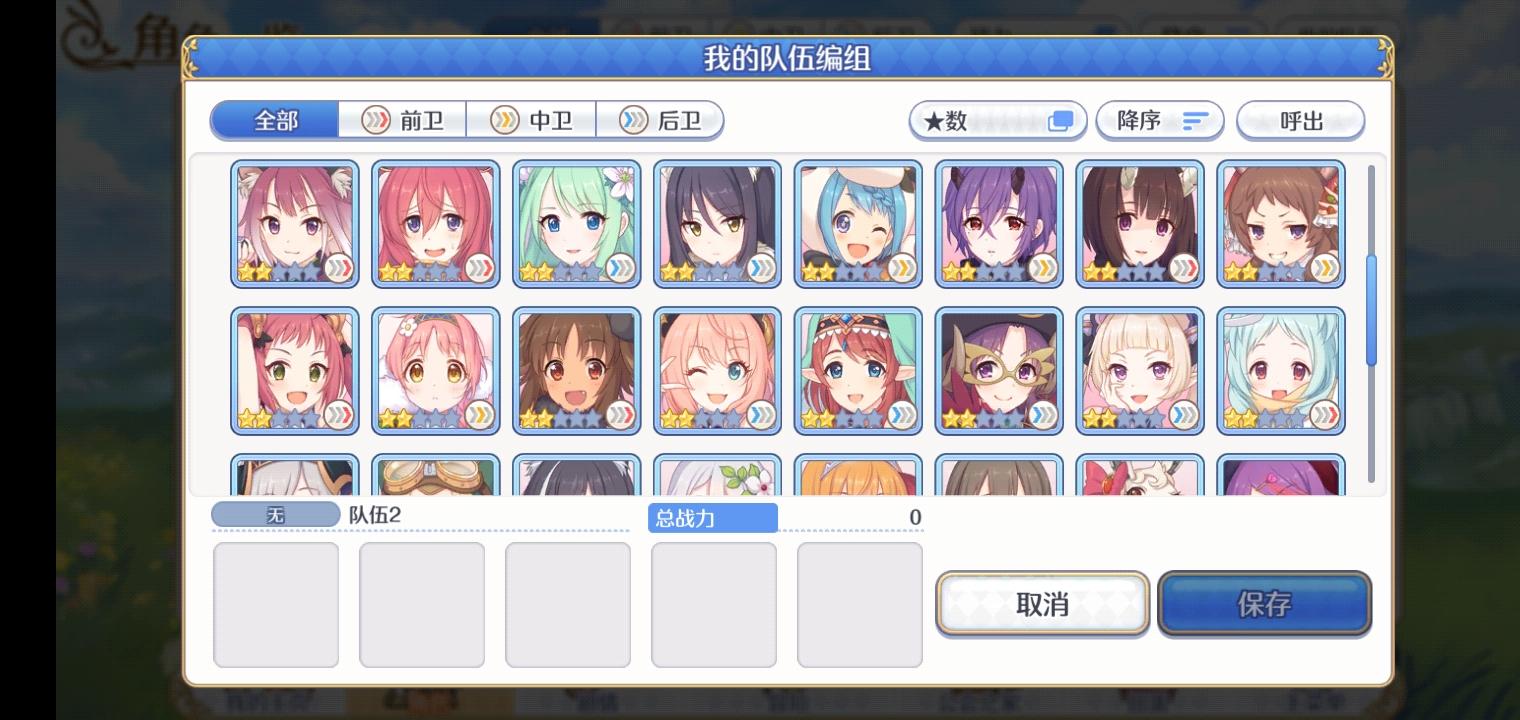
Task: Click the sort-lines icon on 降序 button
Action: [x=1196, y=119]
